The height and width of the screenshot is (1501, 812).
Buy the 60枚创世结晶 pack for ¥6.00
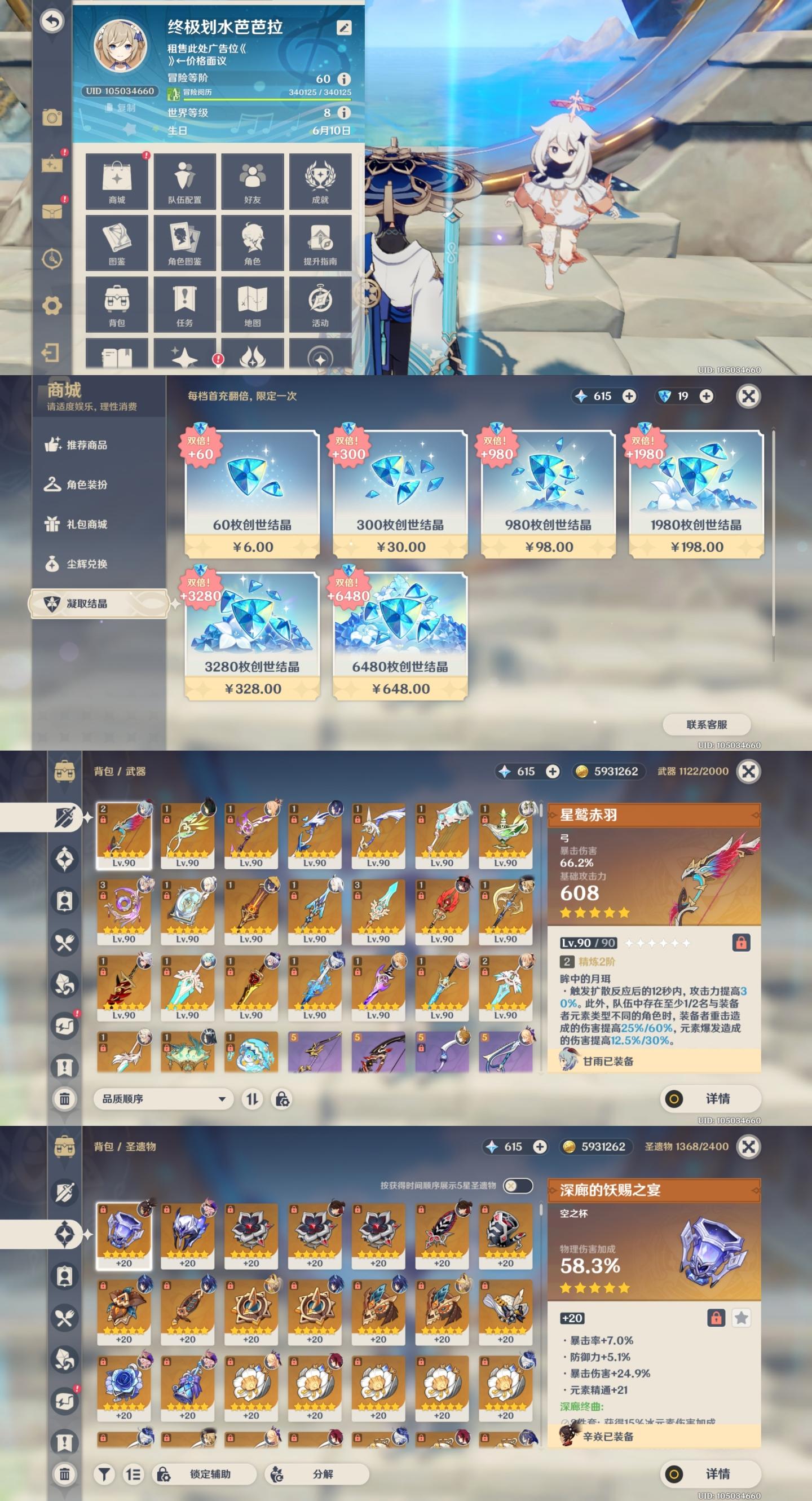(251, 494)
